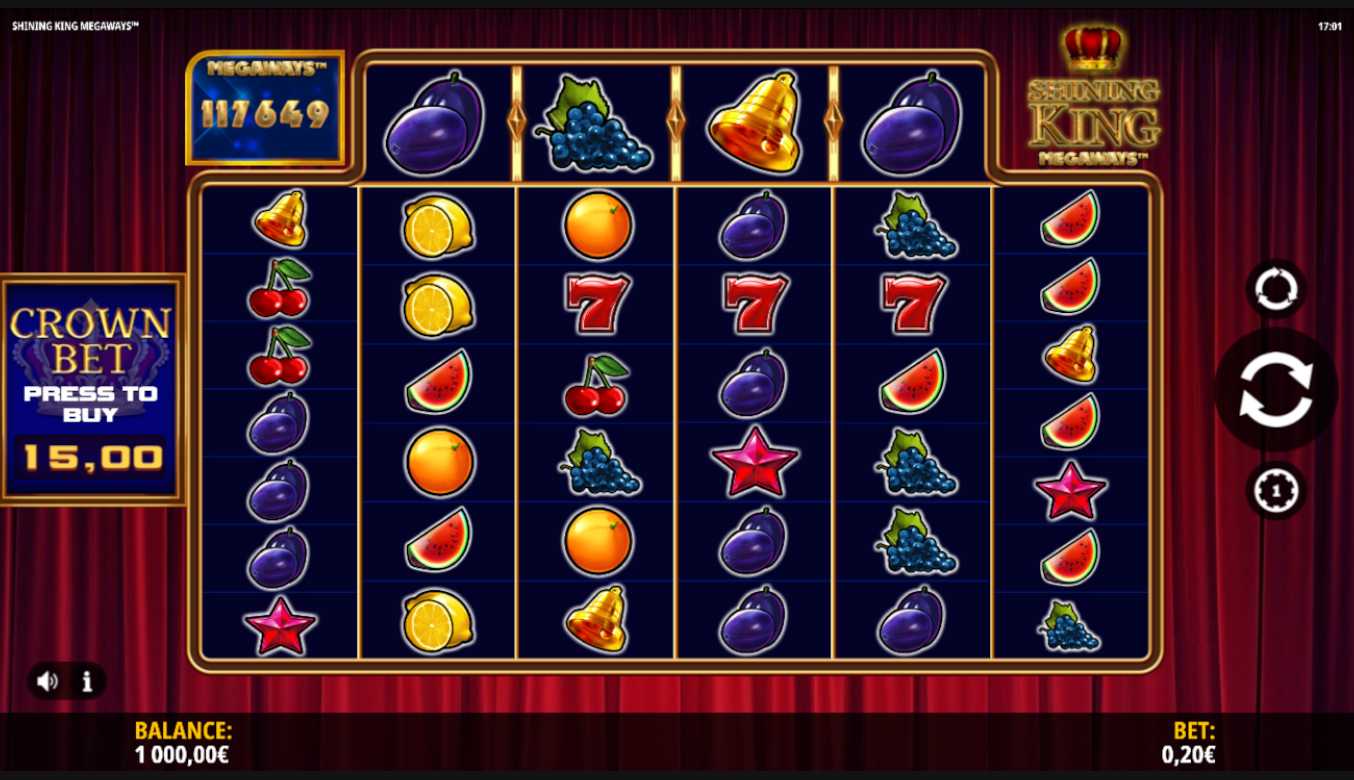Toggle the sound speaker icon
Screen dimensions: 1354x780
coord(47,681)
